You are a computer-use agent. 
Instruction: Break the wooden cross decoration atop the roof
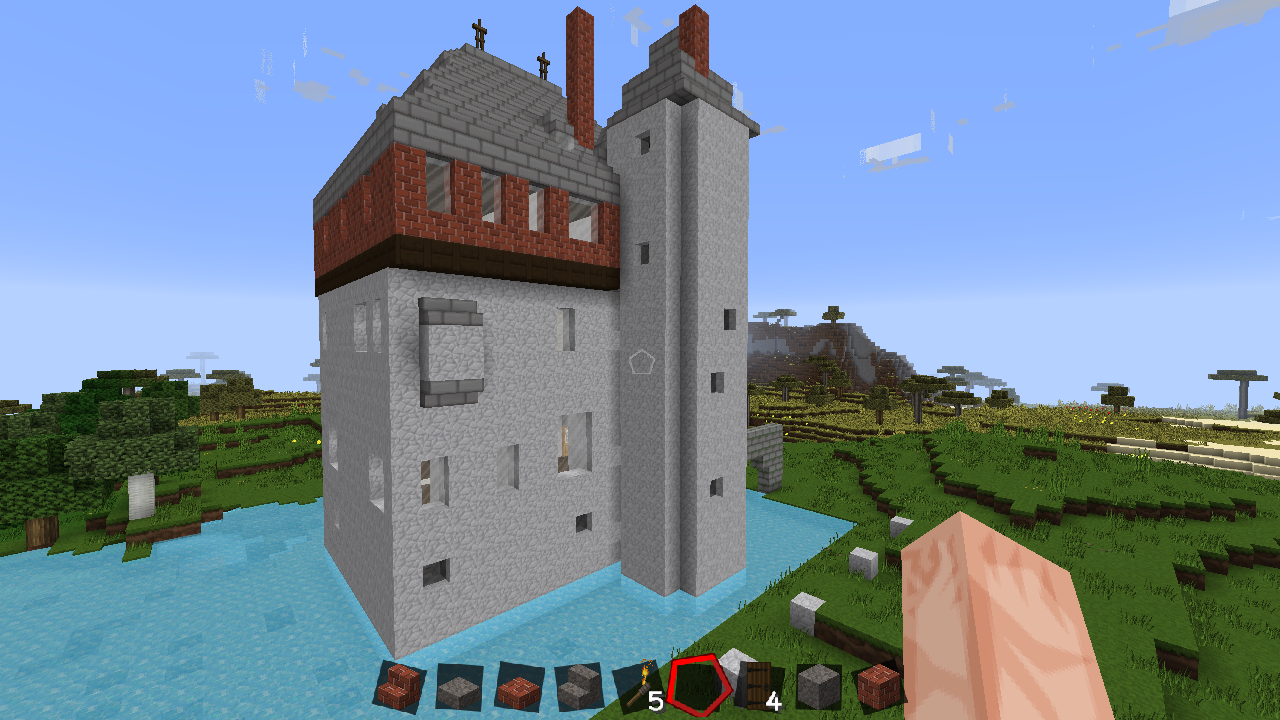[x=478, y=30]
